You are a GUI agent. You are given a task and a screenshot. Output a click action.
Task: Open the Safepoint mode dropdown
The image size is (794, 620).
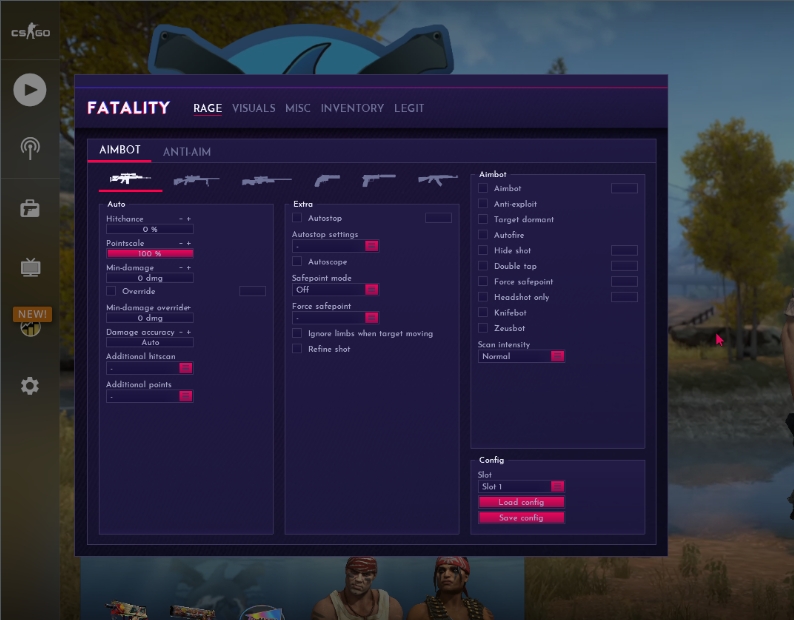[335, 289]
